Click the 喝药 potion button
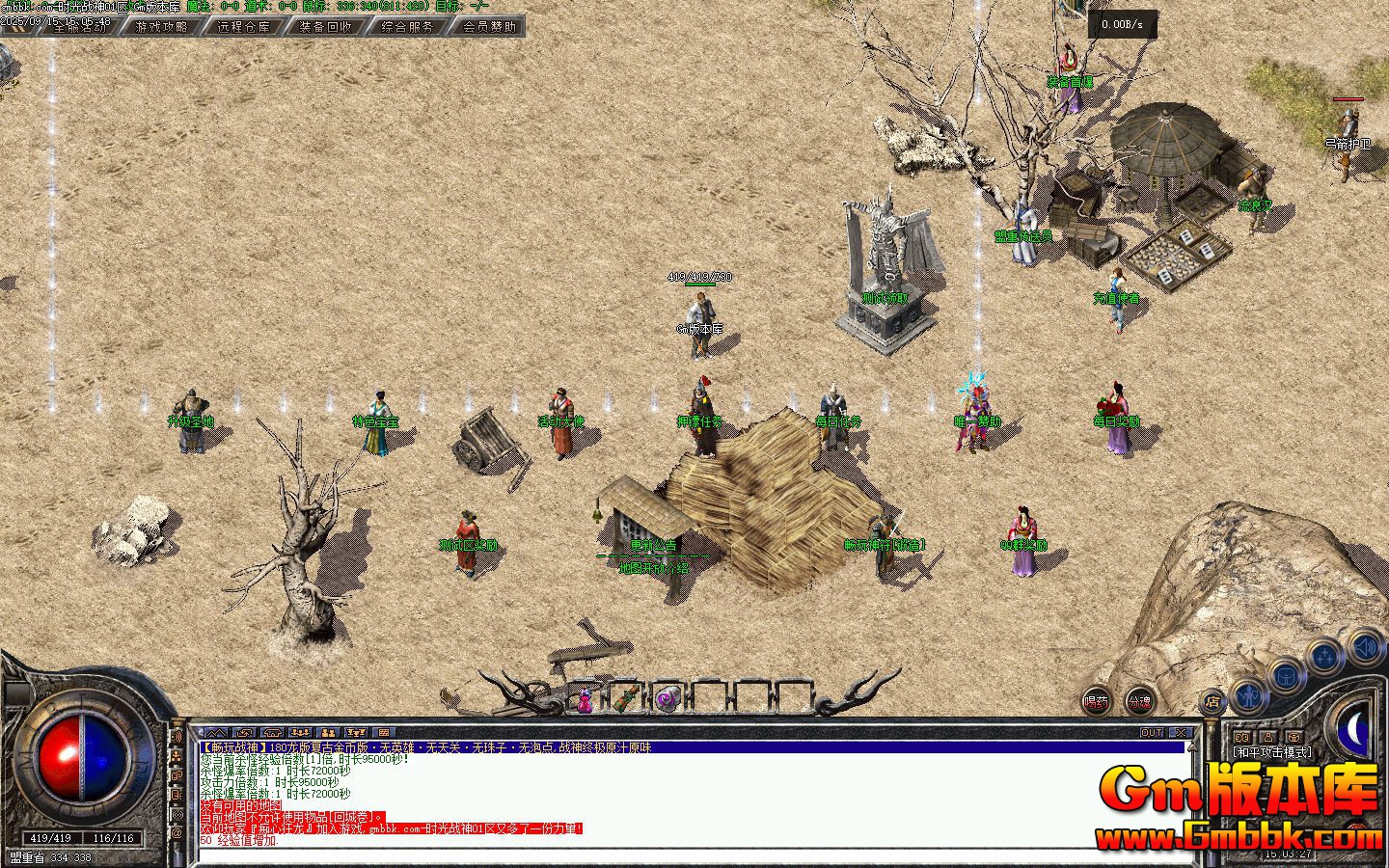The width and height of the screenshot is (1389, 868). pos(1096,702)
